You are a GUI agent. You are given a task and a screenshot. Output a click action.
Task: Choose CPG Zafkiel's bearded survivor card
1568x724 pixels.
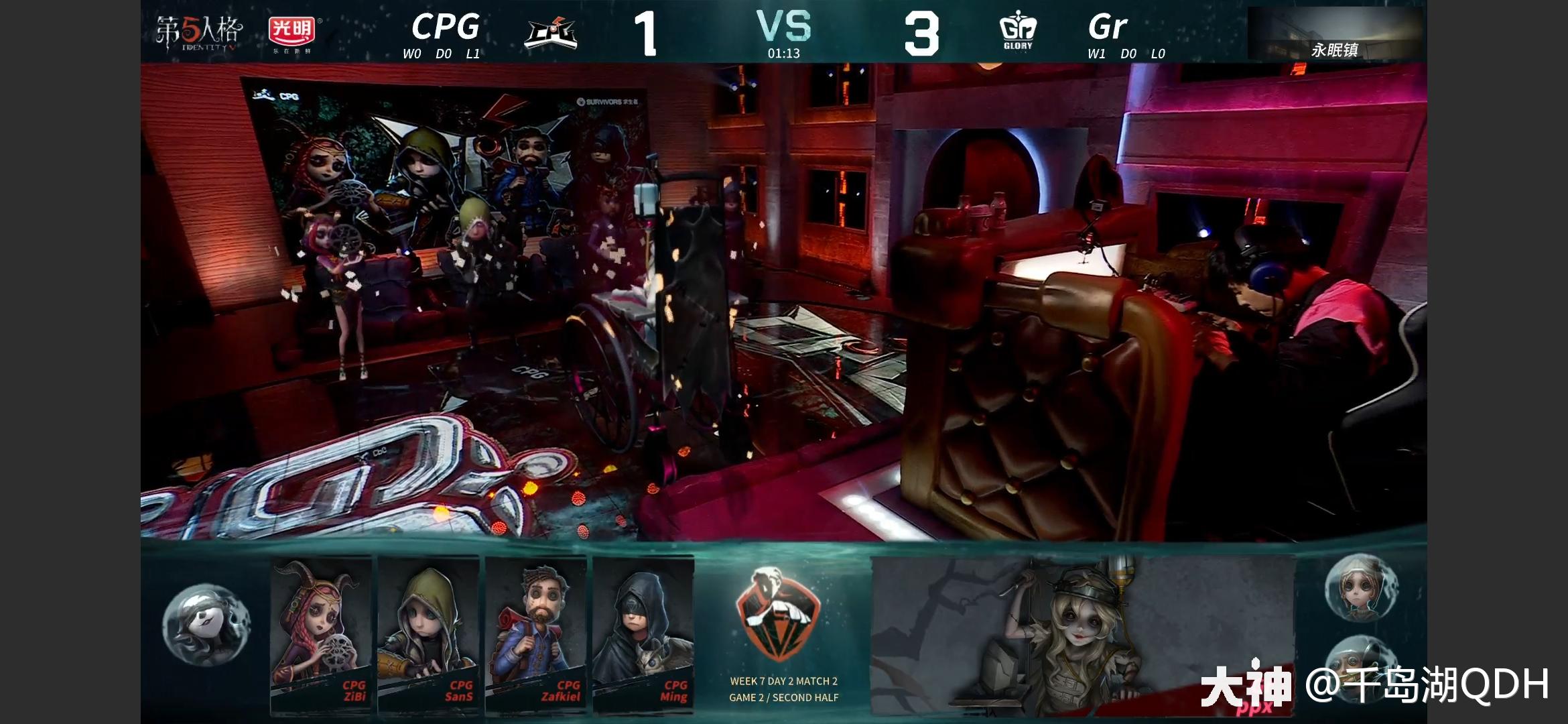pyautogui.click(x=535, y=633)
